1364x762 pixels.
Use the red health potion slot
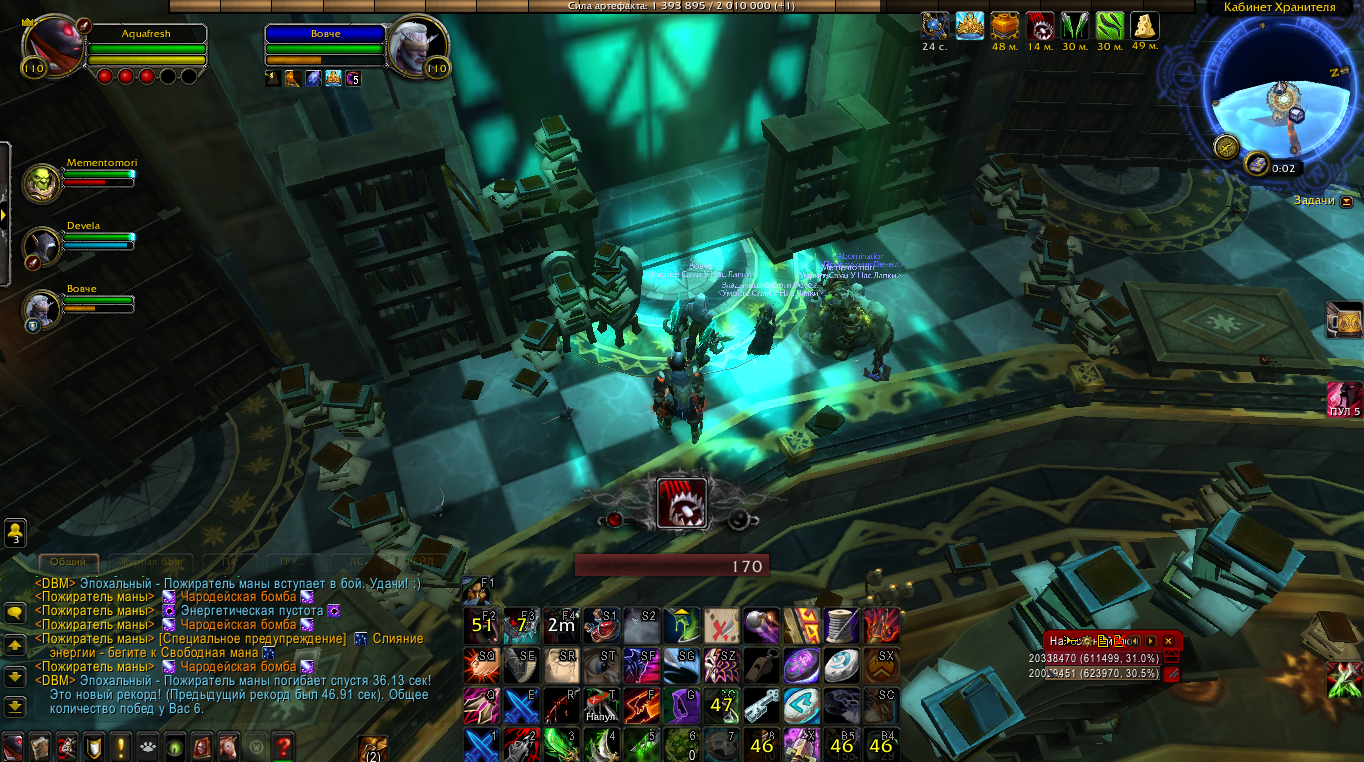coord(601,626)
